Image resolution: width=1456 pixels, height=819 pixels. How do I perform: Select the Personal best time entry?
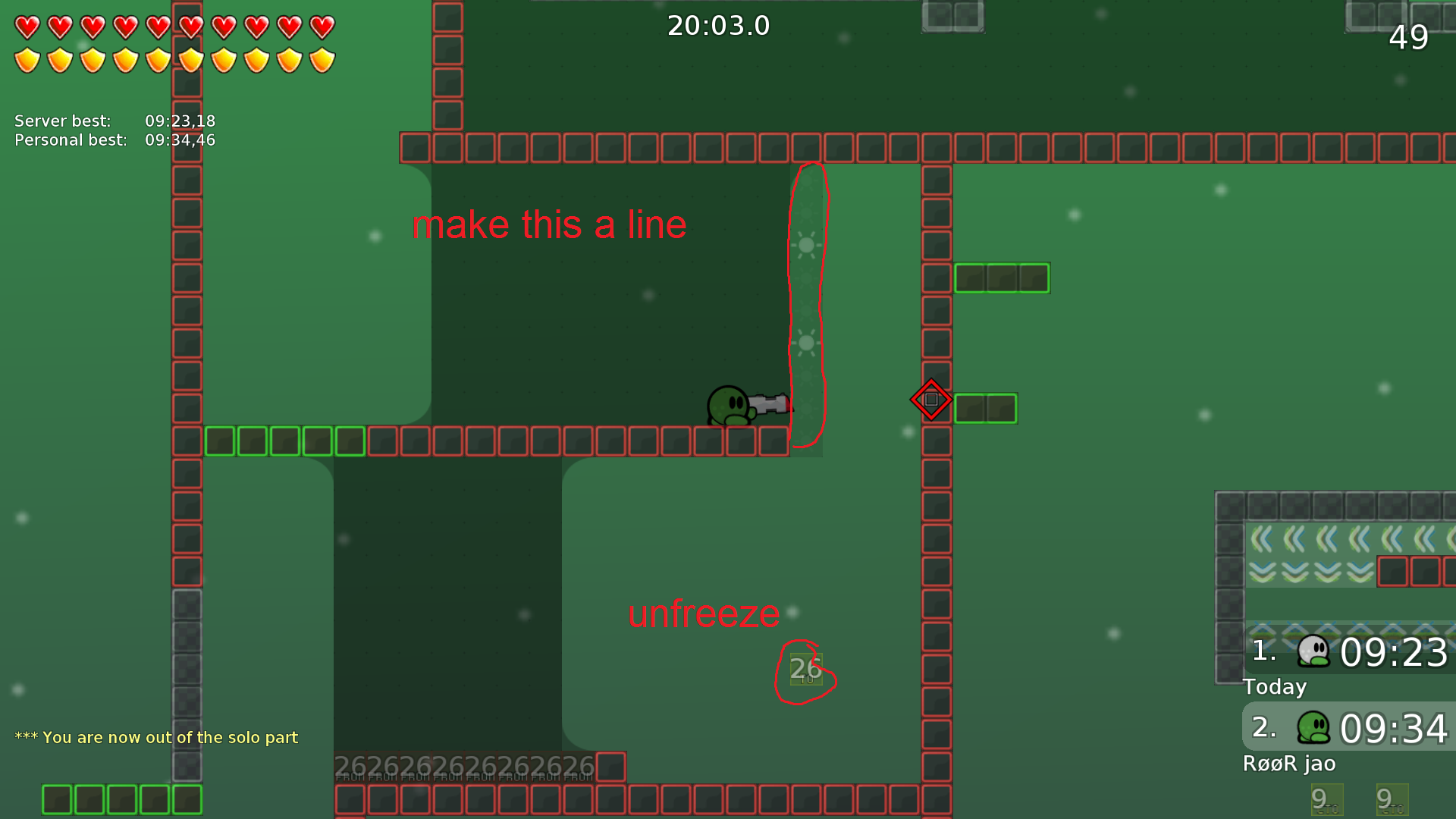pyautogui.click(x=114, y=140)
